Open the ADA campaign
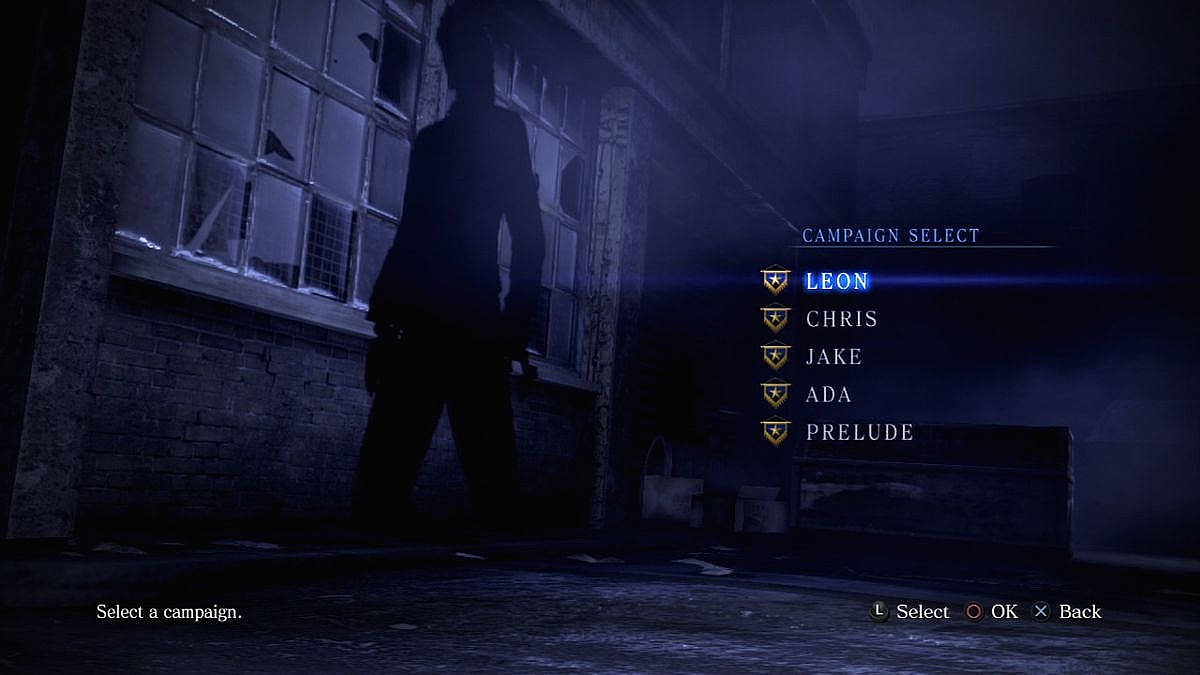 coord(829,394)
